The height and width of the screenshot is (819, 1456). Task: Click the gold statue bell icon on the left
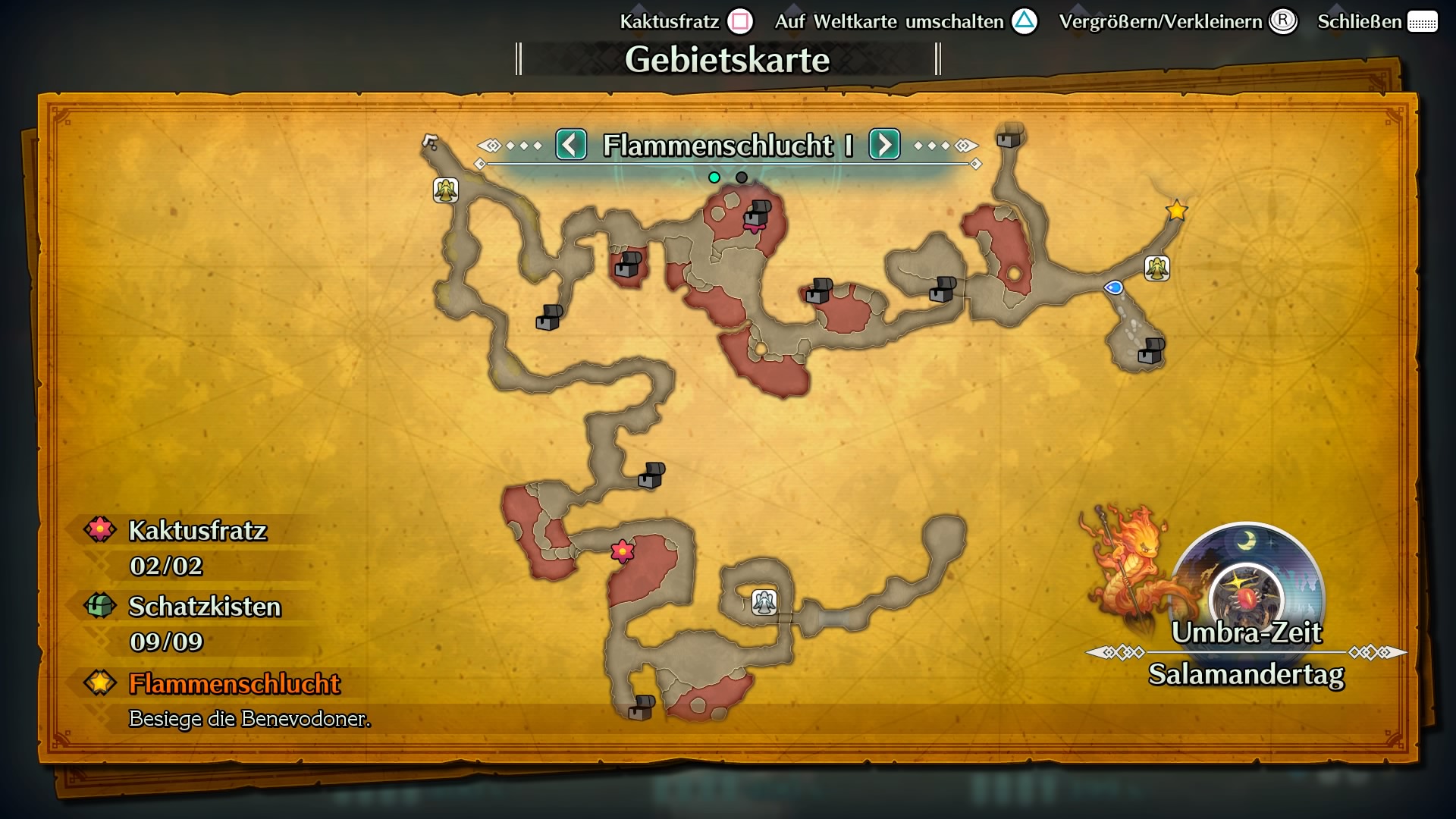(444, 189)
